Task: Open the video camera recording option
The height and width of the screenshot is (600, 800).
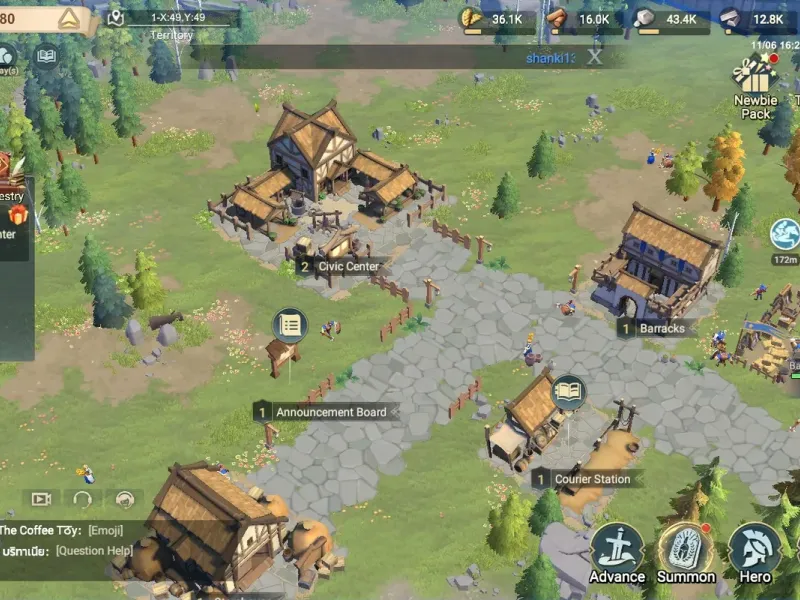Action: tap(41, 498)
